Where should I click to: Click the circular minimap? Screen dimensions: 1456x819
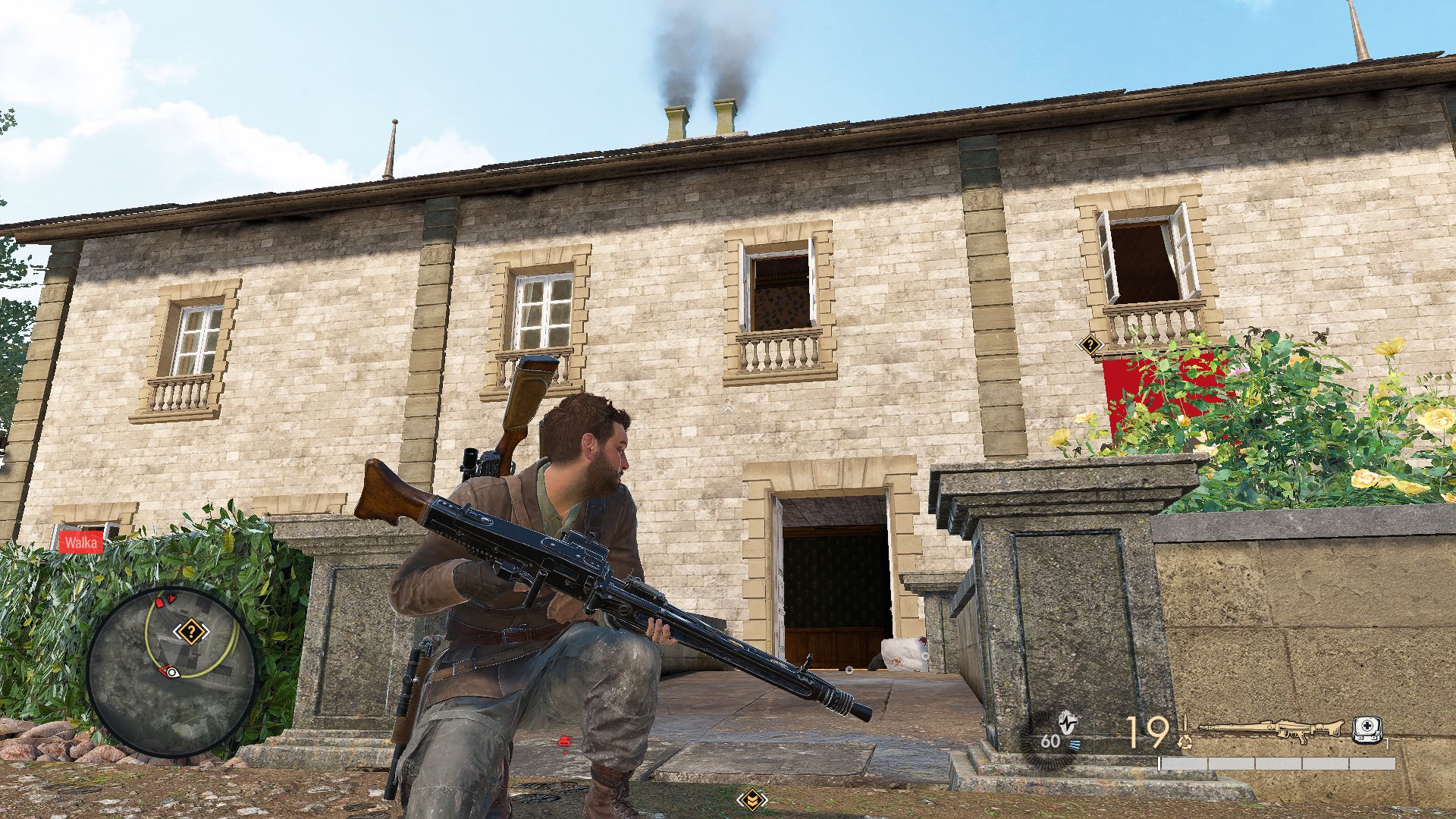pos(173,672)
